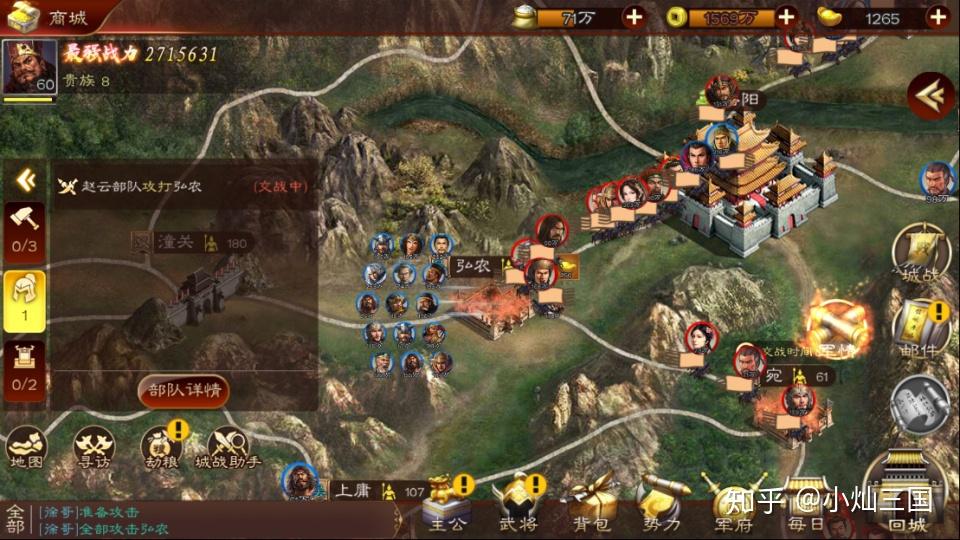The height and width of the screenshot is (540, 960).
Task: Open the player avatar profile
Action: pos(29,68)
